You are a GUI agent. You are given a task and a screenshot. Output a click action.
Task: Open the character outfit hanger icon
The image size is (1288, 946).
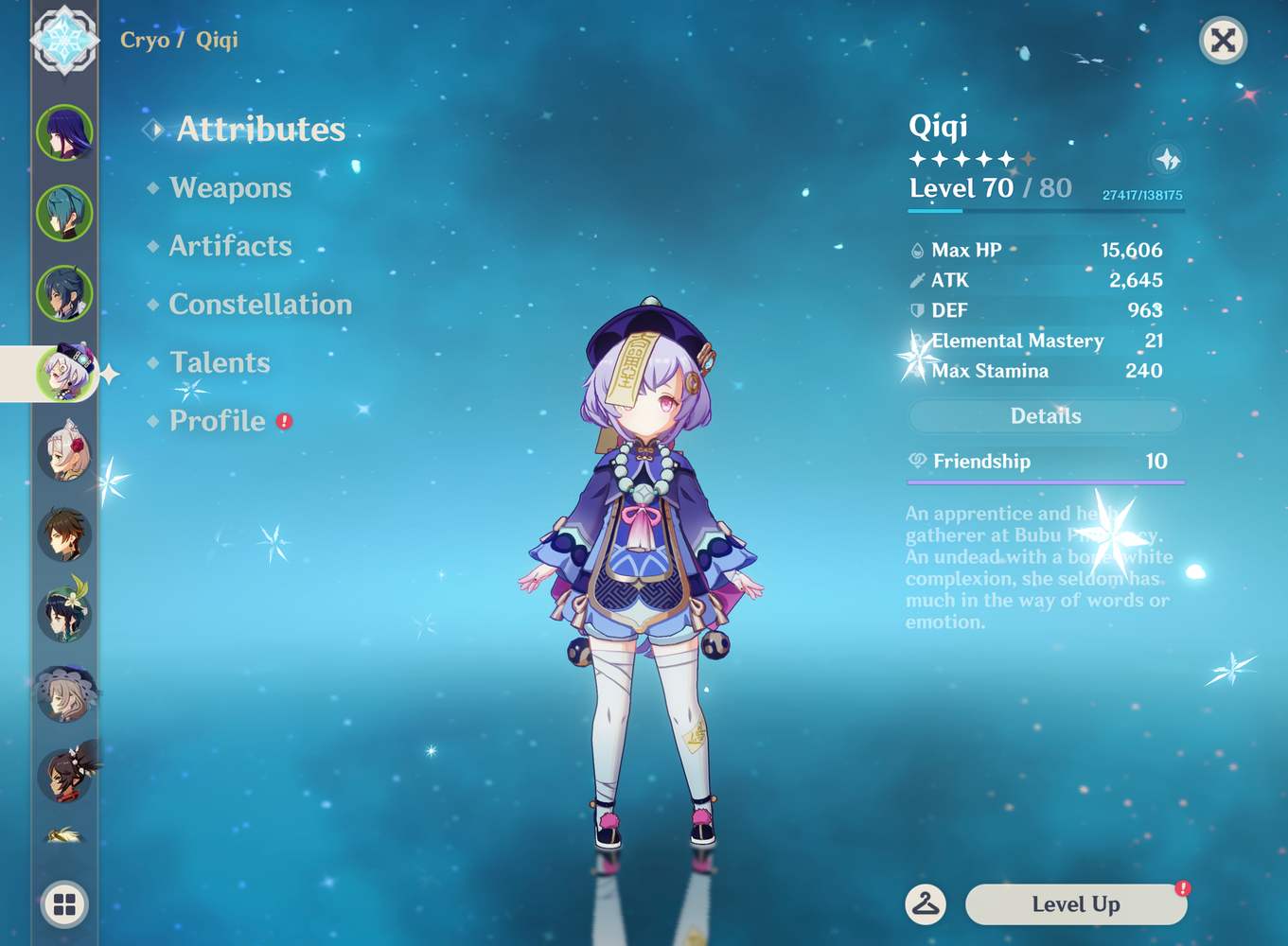[x=926, y=904]
